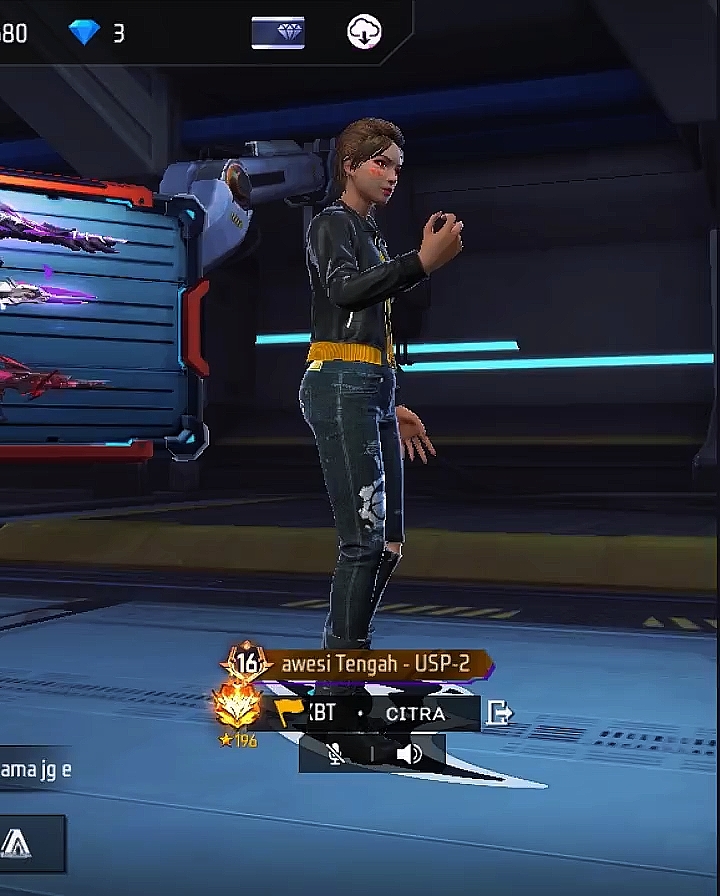The height and width of the screenshot is (896, 720).
Task: Click the blue diamond currency icon
Action: 84,33
